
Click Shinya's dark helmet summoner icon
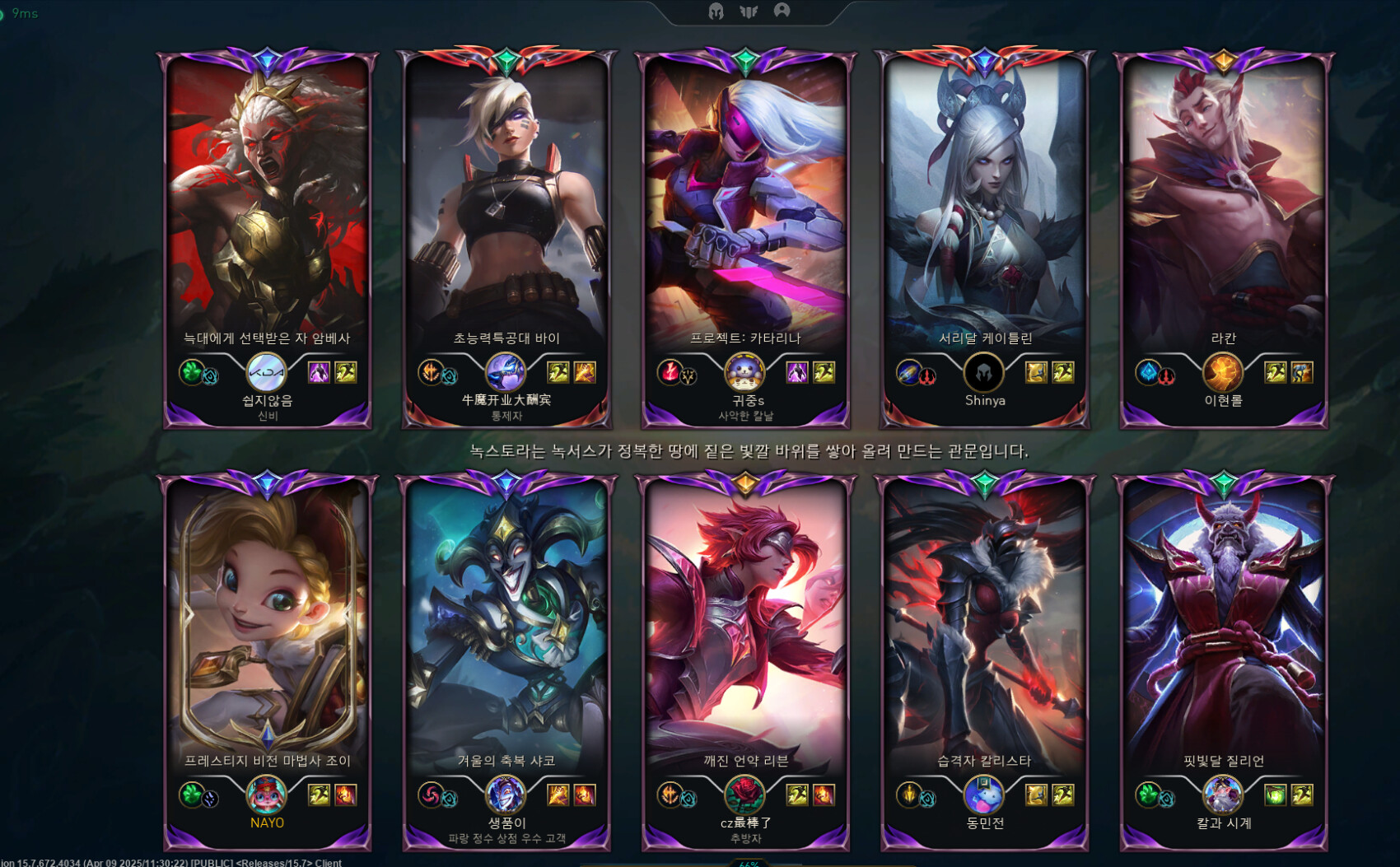click(x=983, y=373)
